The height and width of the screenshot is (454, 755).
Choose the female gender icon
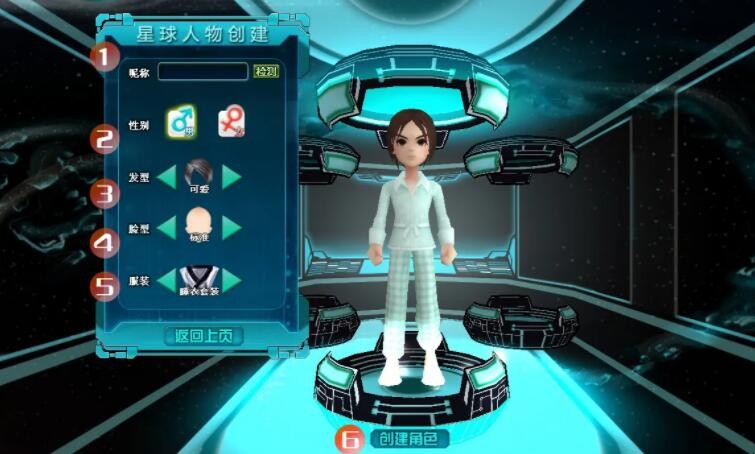click(x=232, y=122)
